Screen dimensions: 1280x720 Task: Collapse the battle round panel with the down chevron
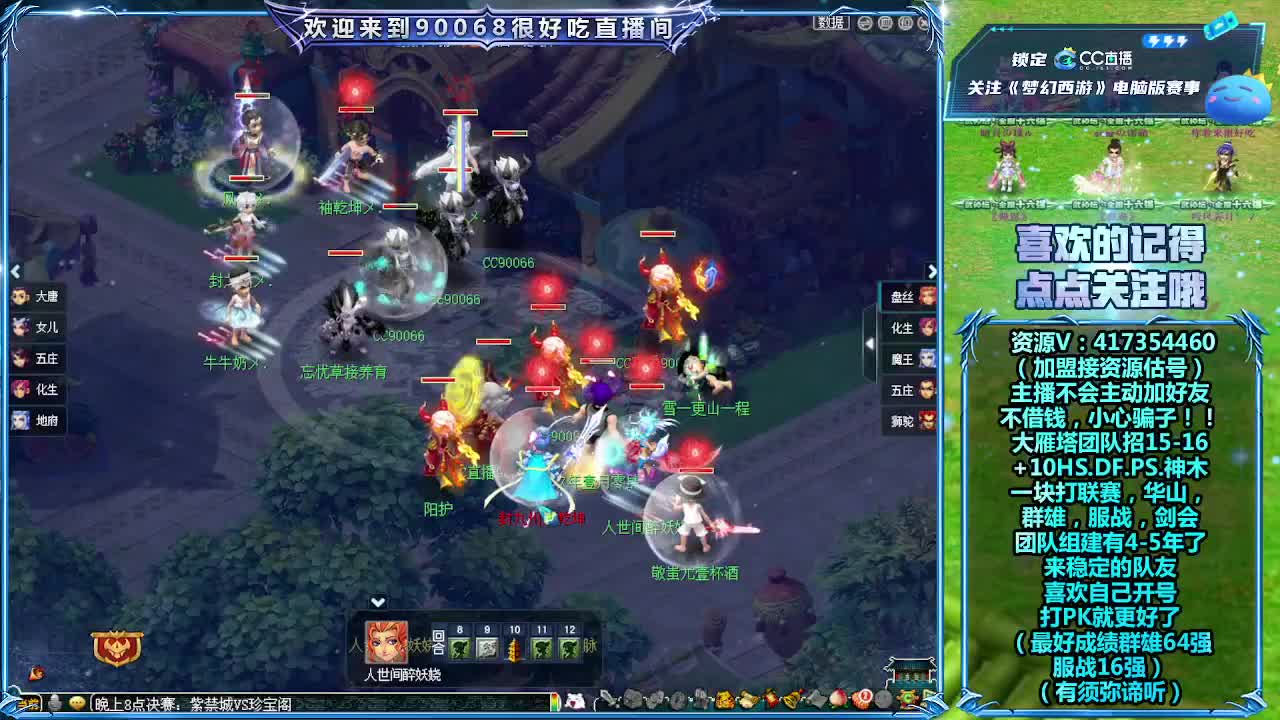(377, 601)
